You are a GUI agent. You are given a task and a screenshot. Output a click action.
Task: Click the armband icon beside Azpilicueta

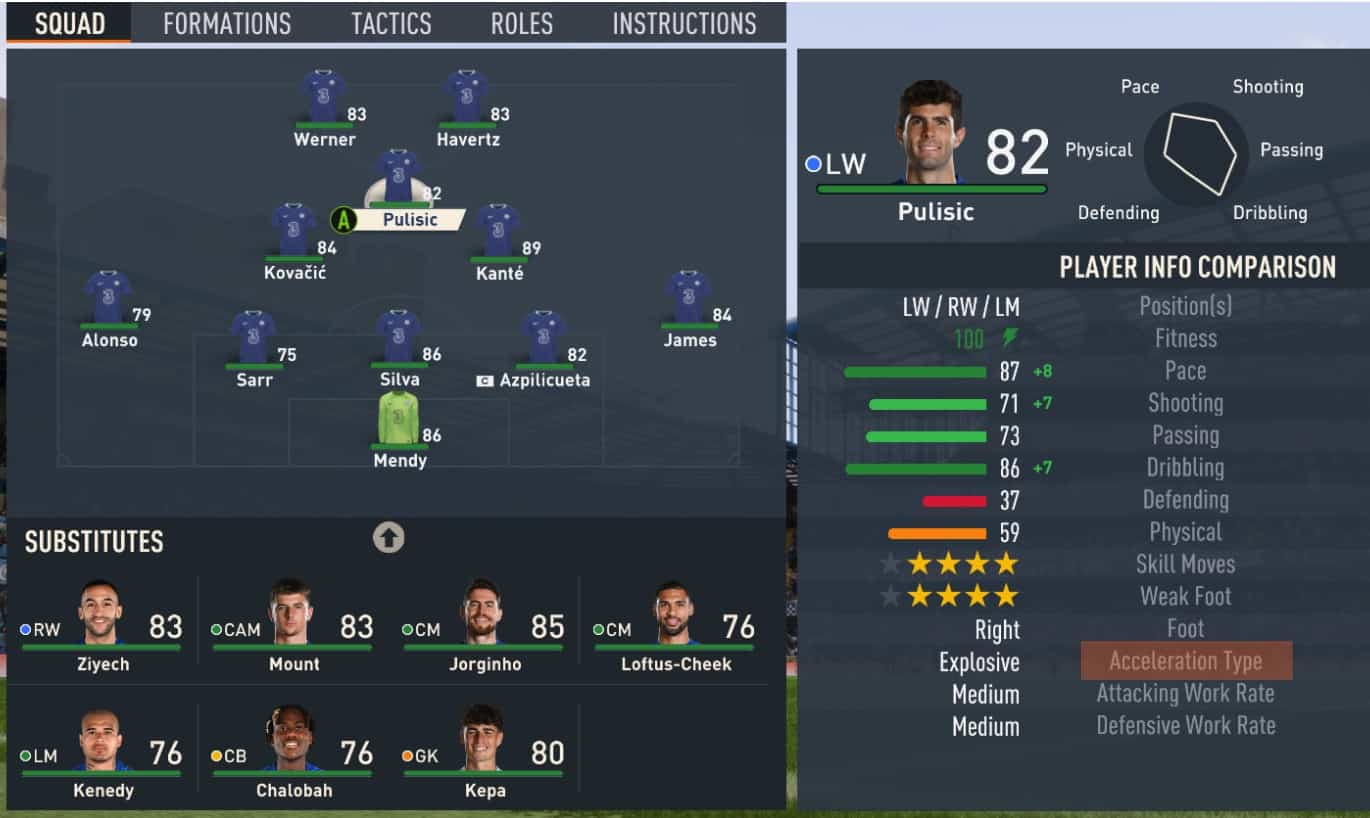(486, 380)
